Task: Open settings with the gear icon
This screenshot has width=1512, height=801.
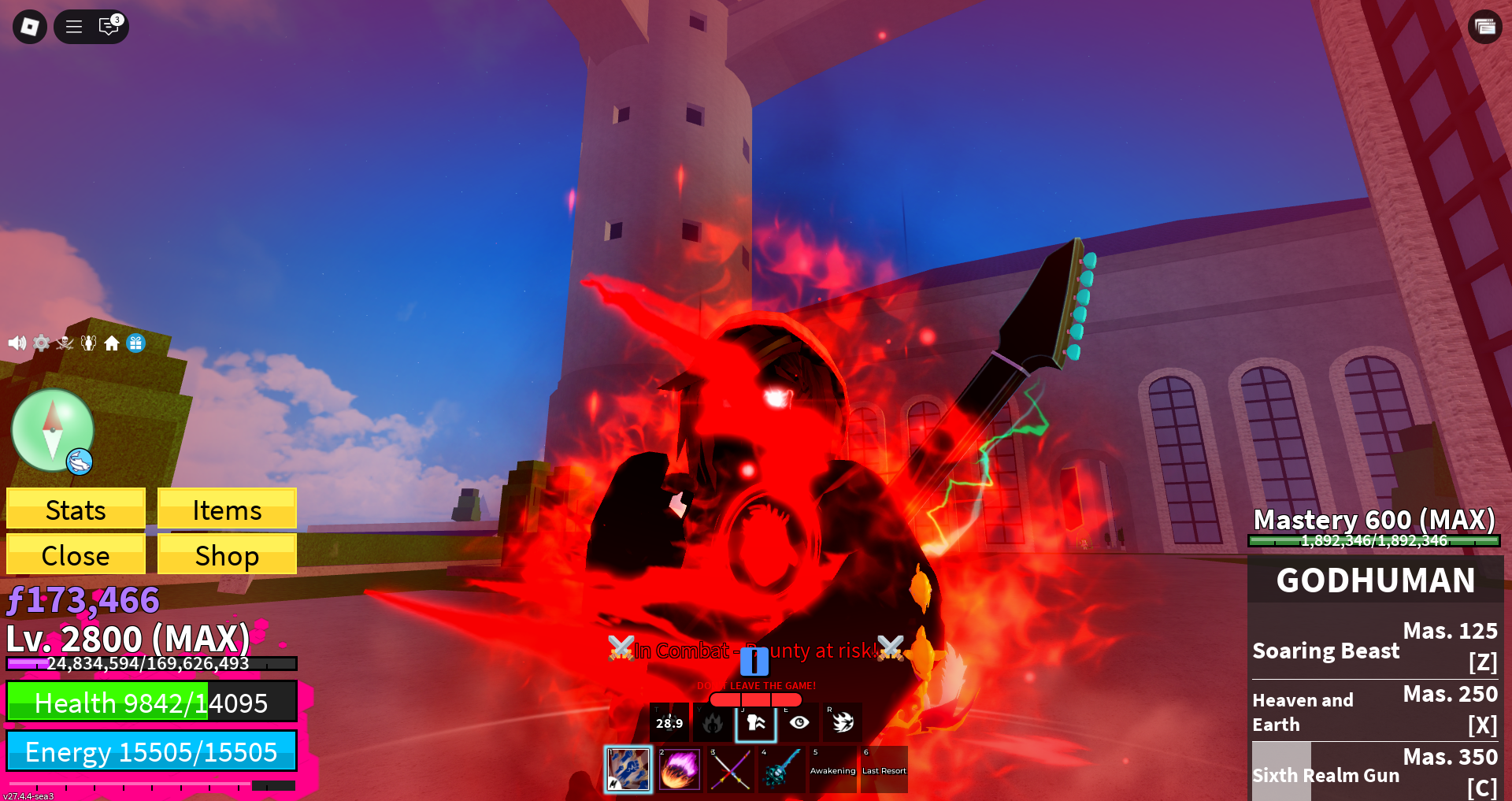Action: click(41, 343)
